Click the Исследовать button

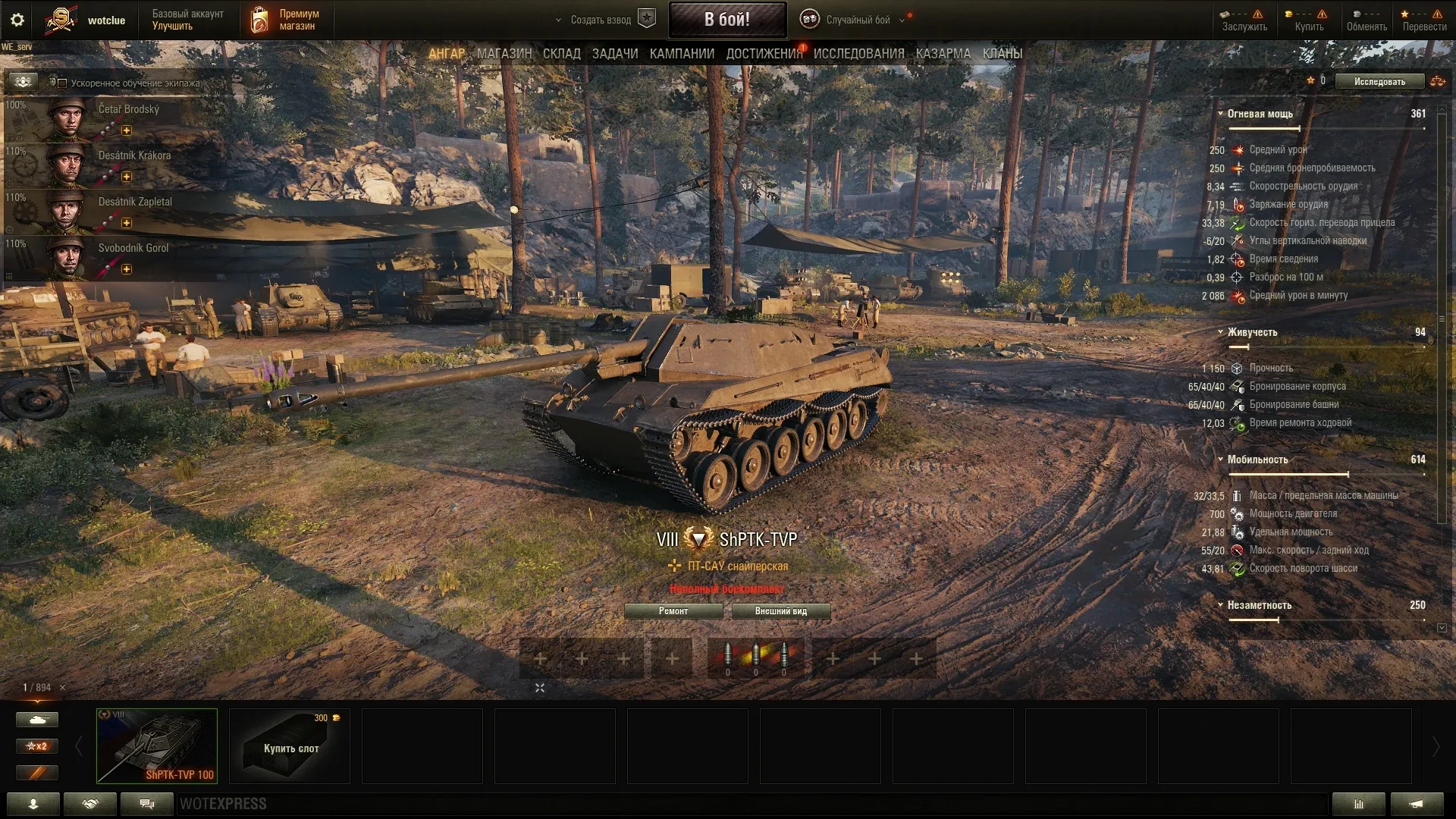point(1379,82)
